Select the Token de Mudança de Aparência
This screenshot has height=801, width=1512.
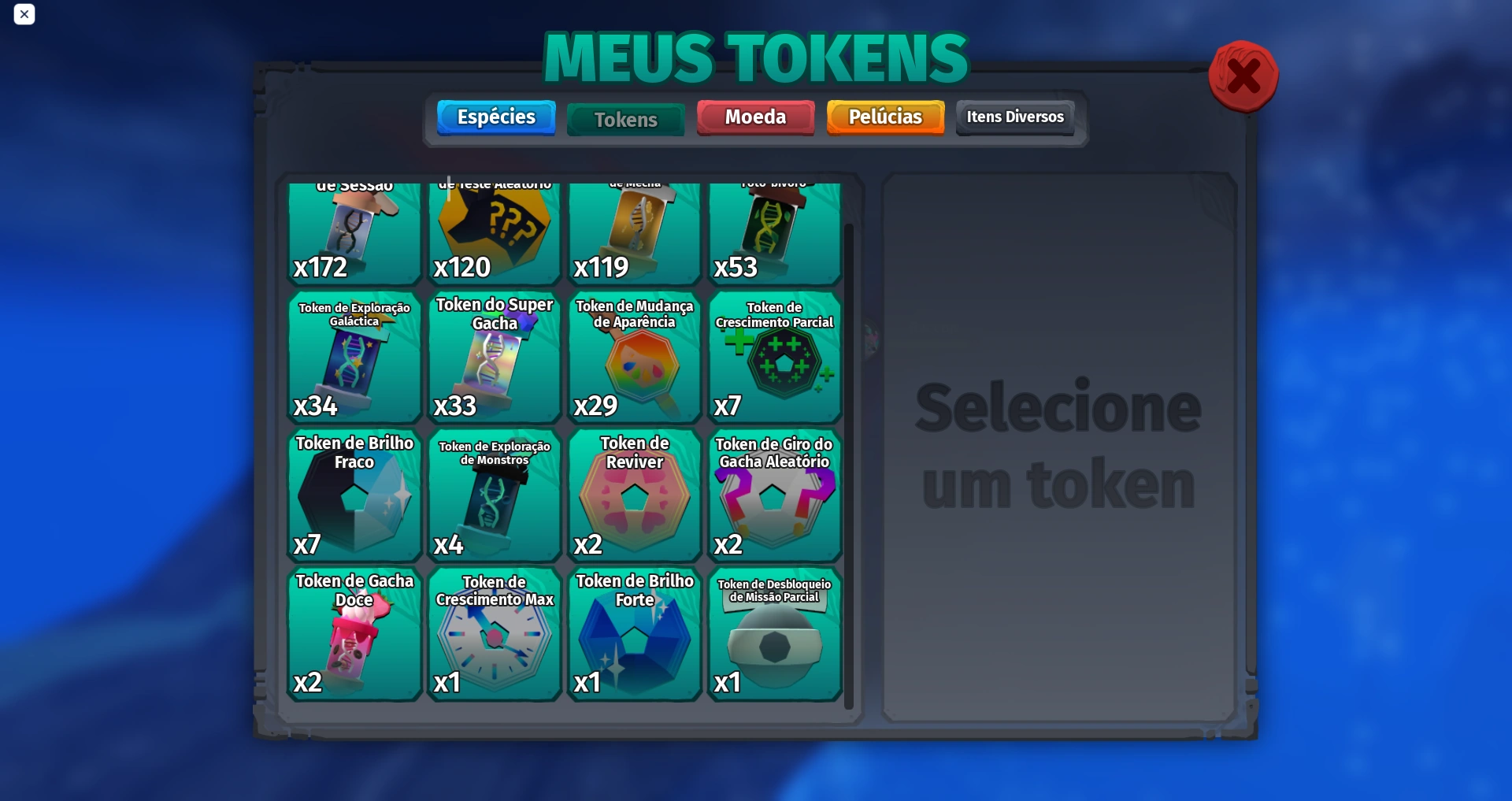coord(634,358)
